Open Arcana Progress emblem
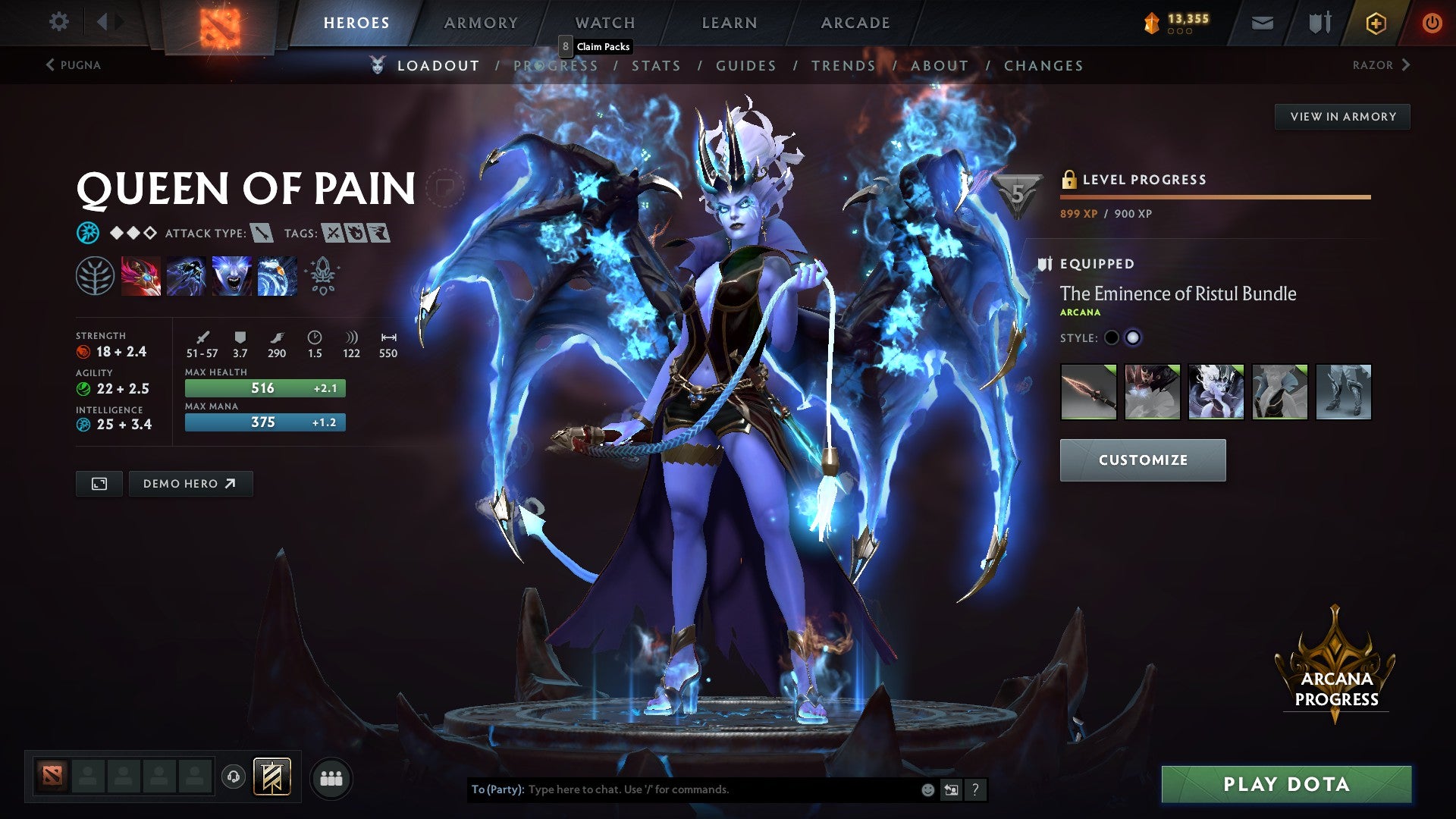This screenshot has height=819, width=1456. click(1335, 667)
